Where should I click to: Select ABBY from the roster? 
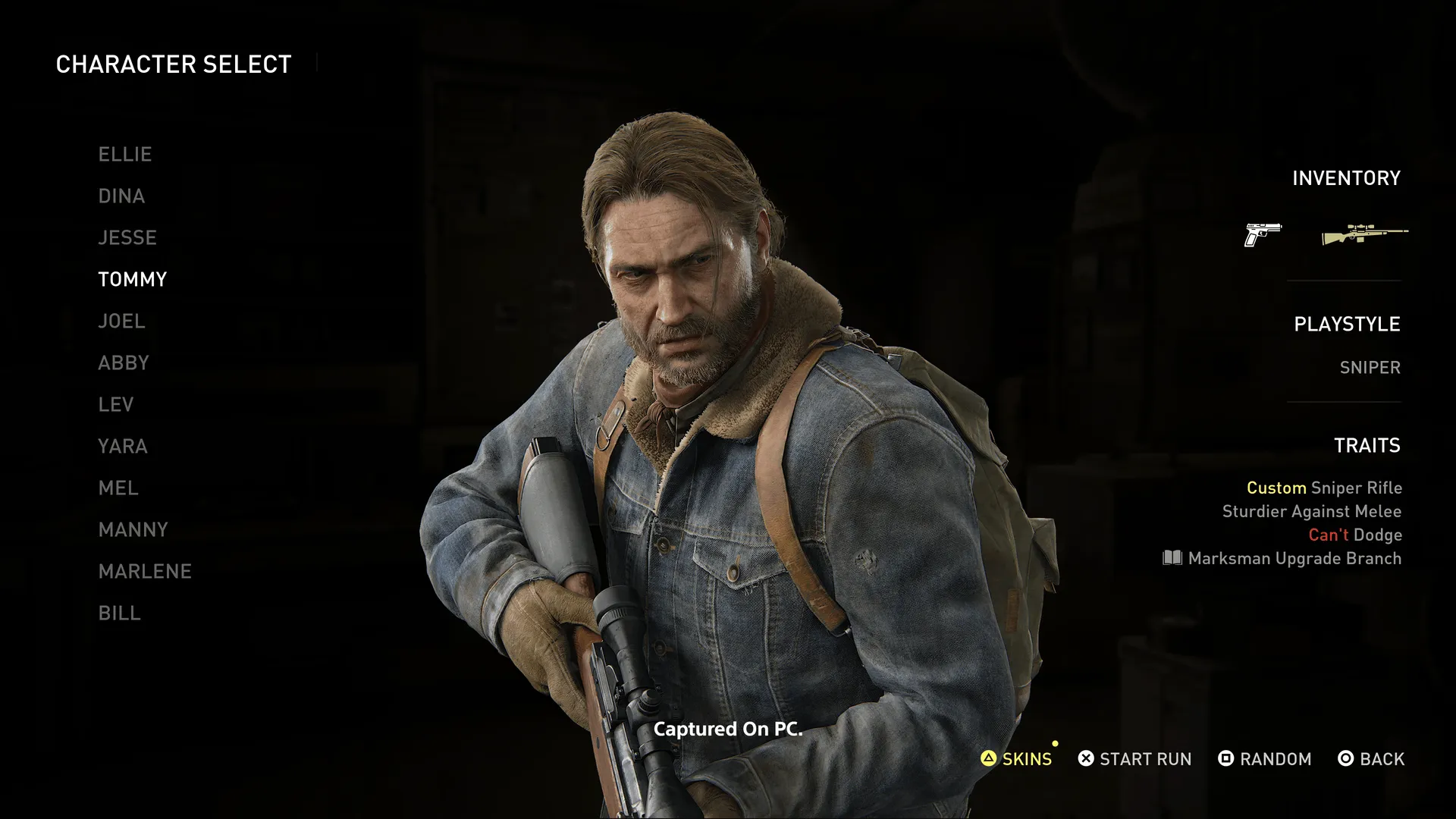[124, 362]
